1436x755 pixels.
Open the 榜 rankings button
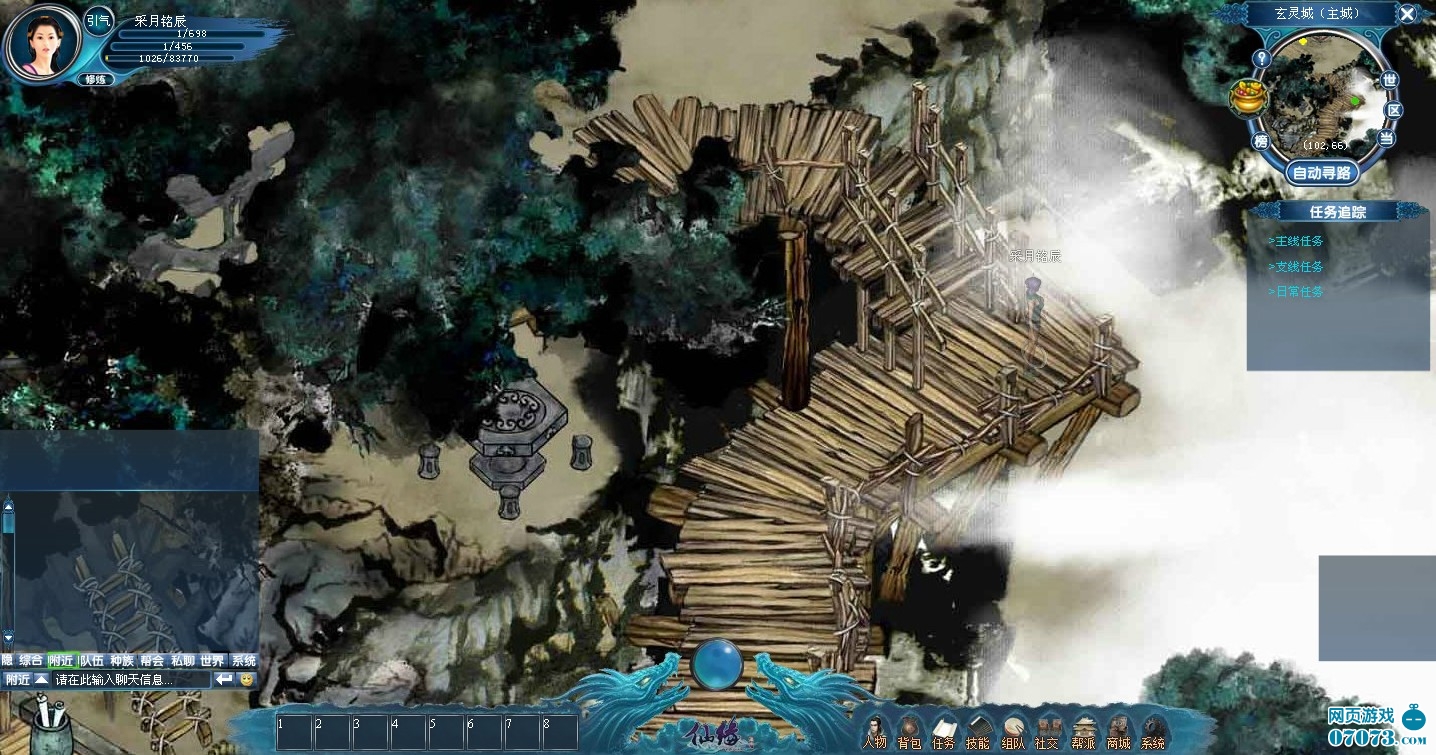click(x=1261, y=141)
